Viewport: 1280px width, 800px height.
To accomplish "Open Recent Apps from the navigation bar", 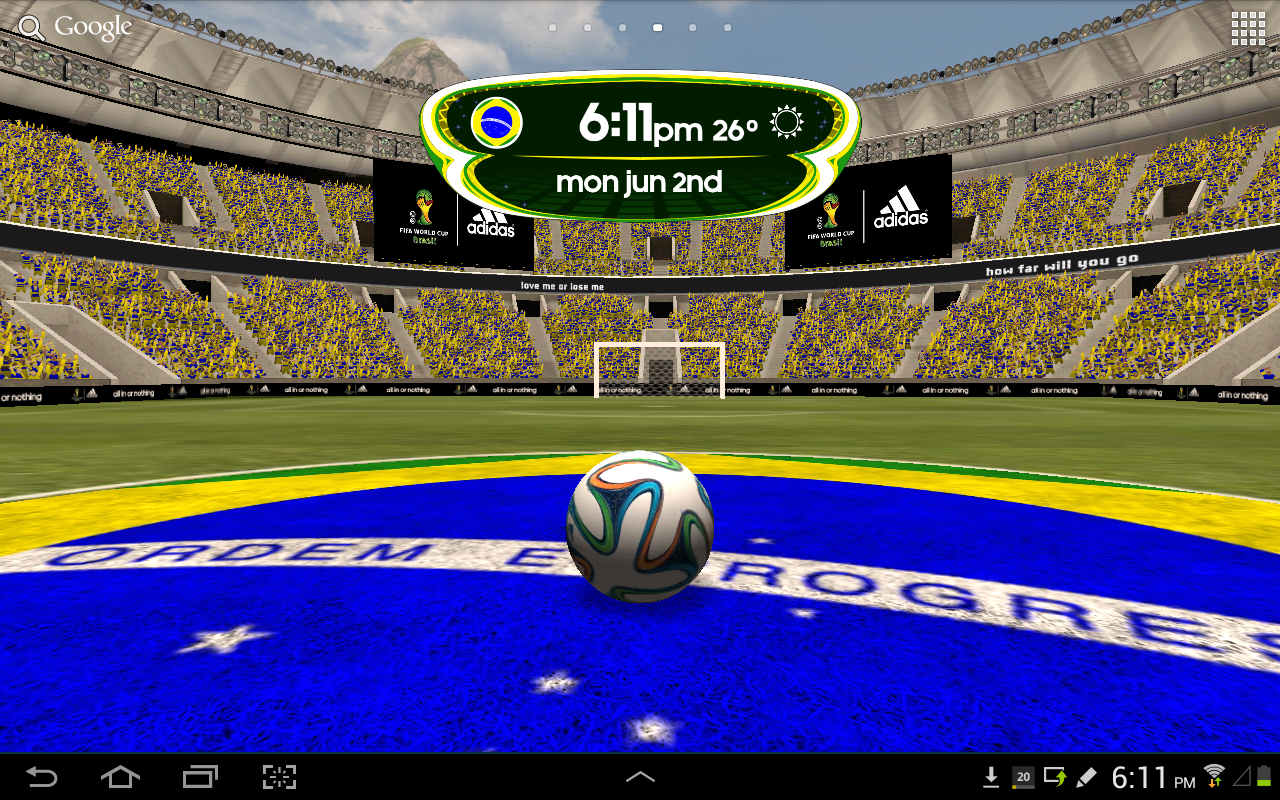I will [x=200, y=777].
